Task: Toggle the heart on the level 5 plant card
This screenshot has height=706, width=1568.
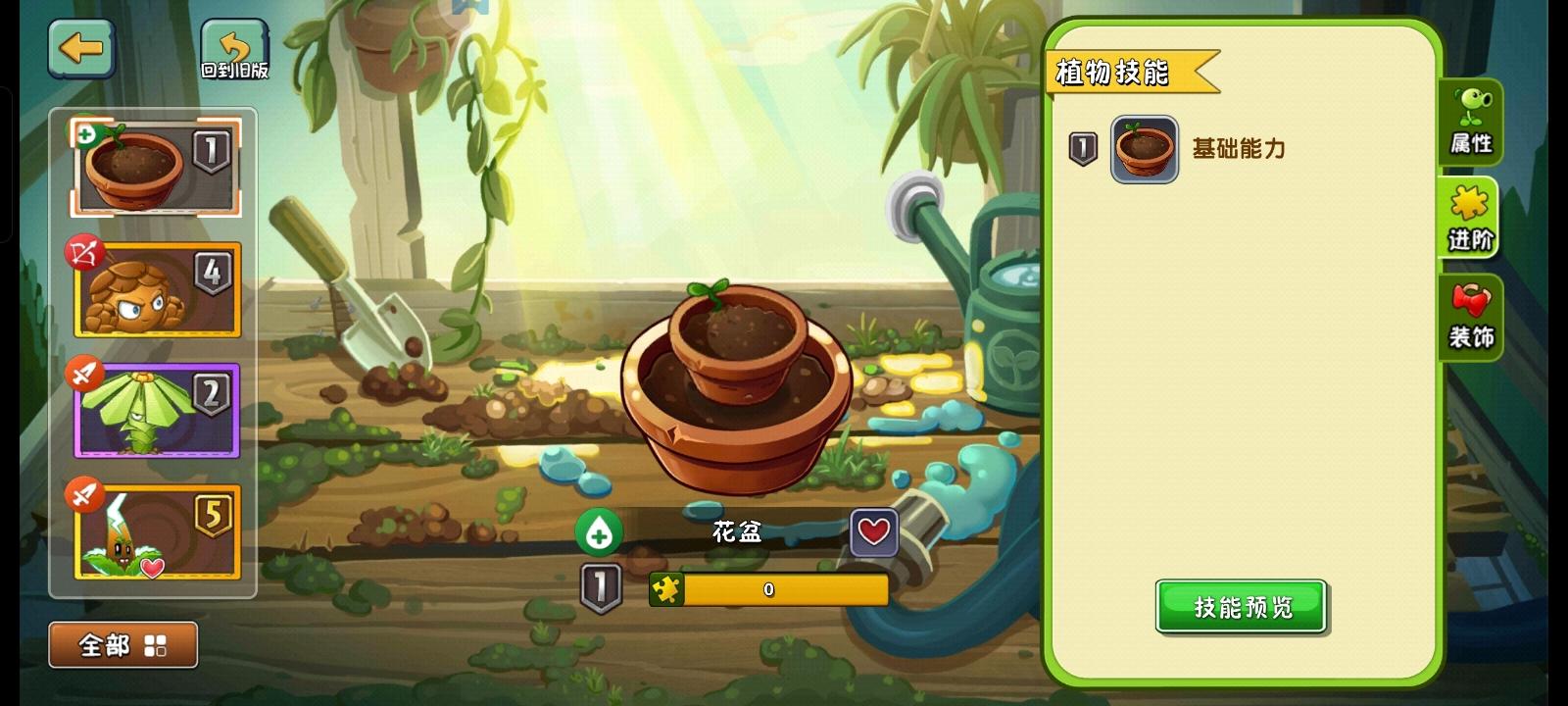Action: coord(152,565)
